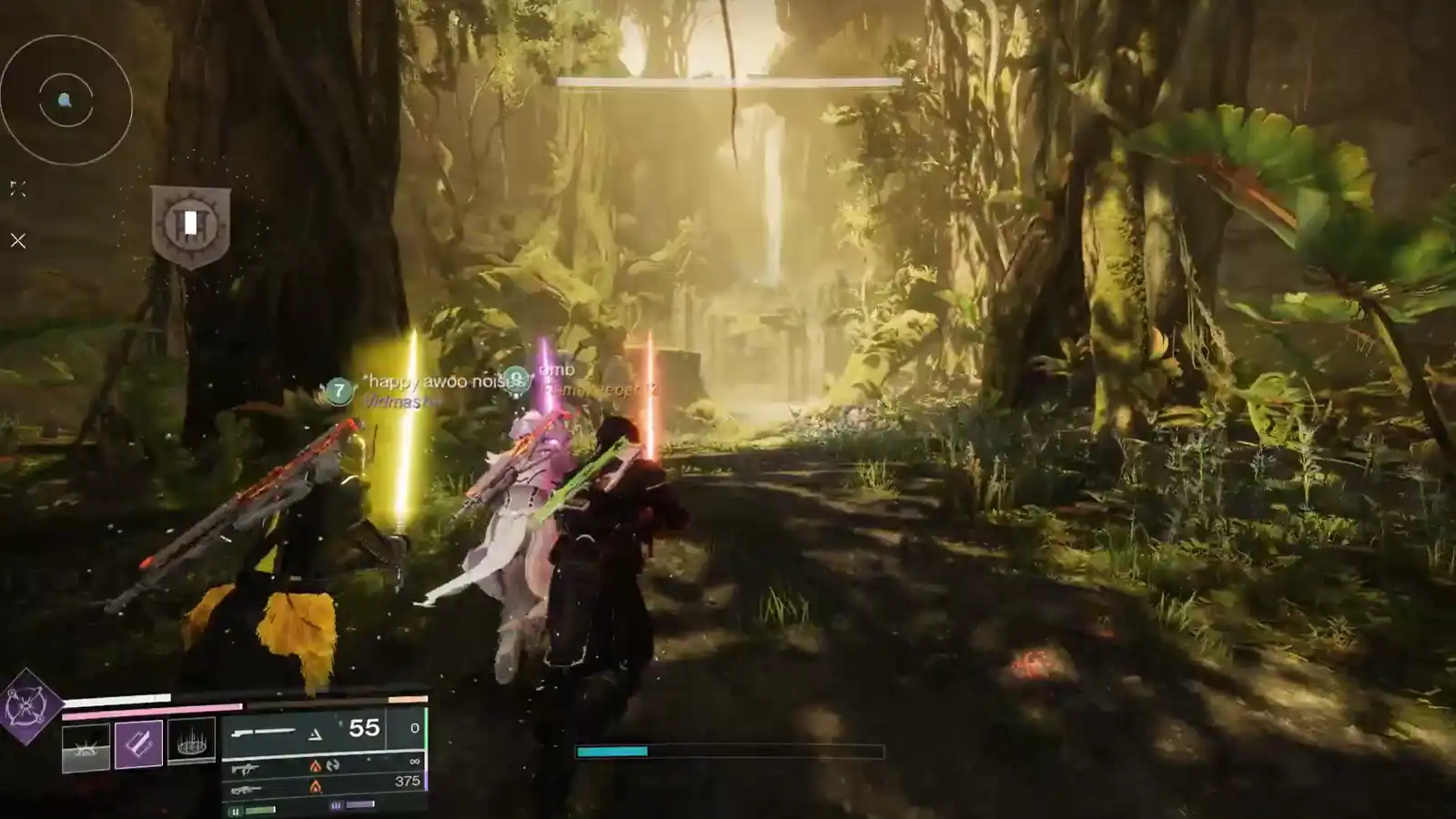The width and height of the screenshot is (1456, 819).
Task: Toggle the circular radar display
Action: [64, 100]
